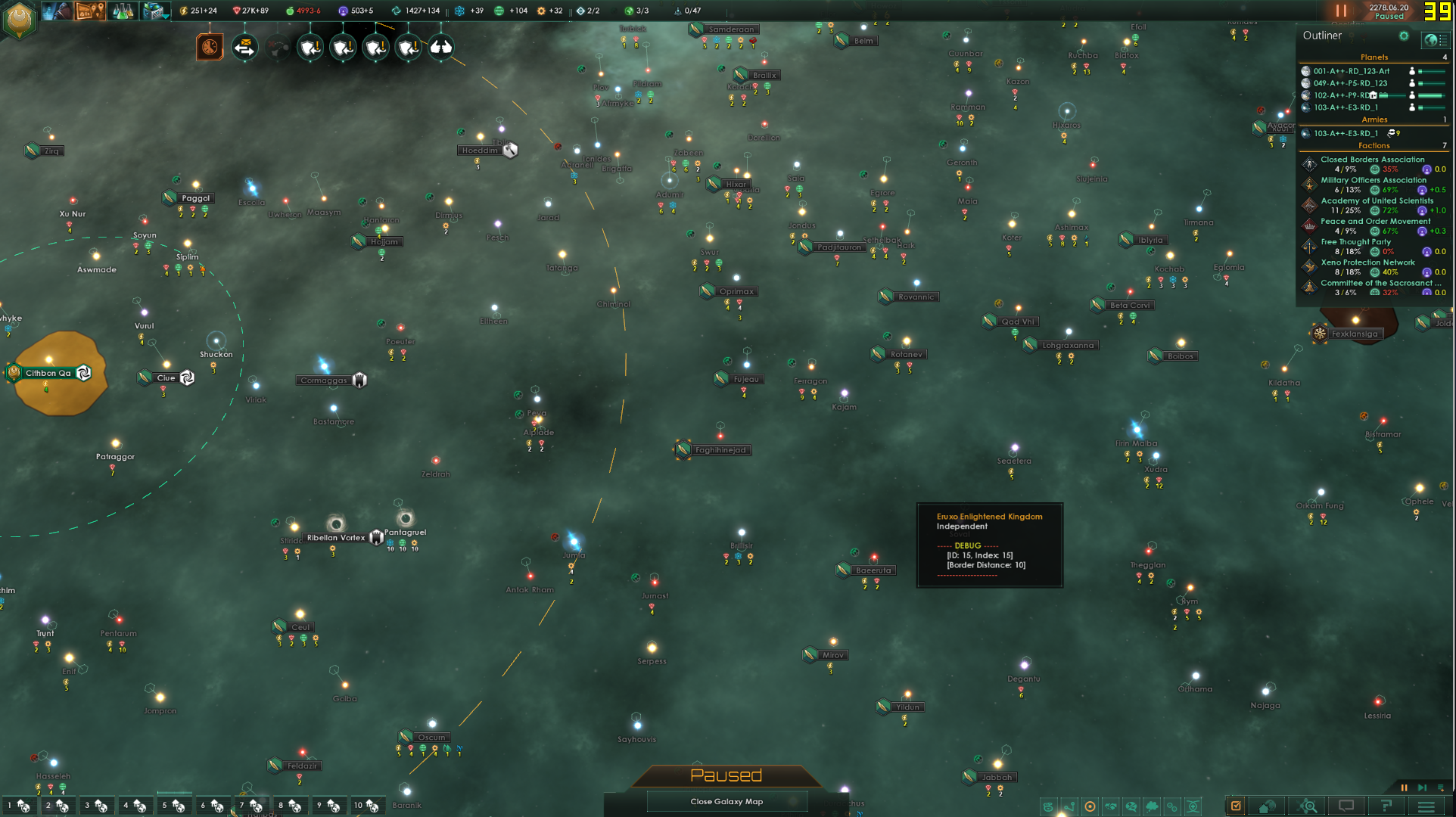This screenshot has width=1456, height=817.
Task: Click the envelope diplomacy notification icon
Action: click(245, 48)
